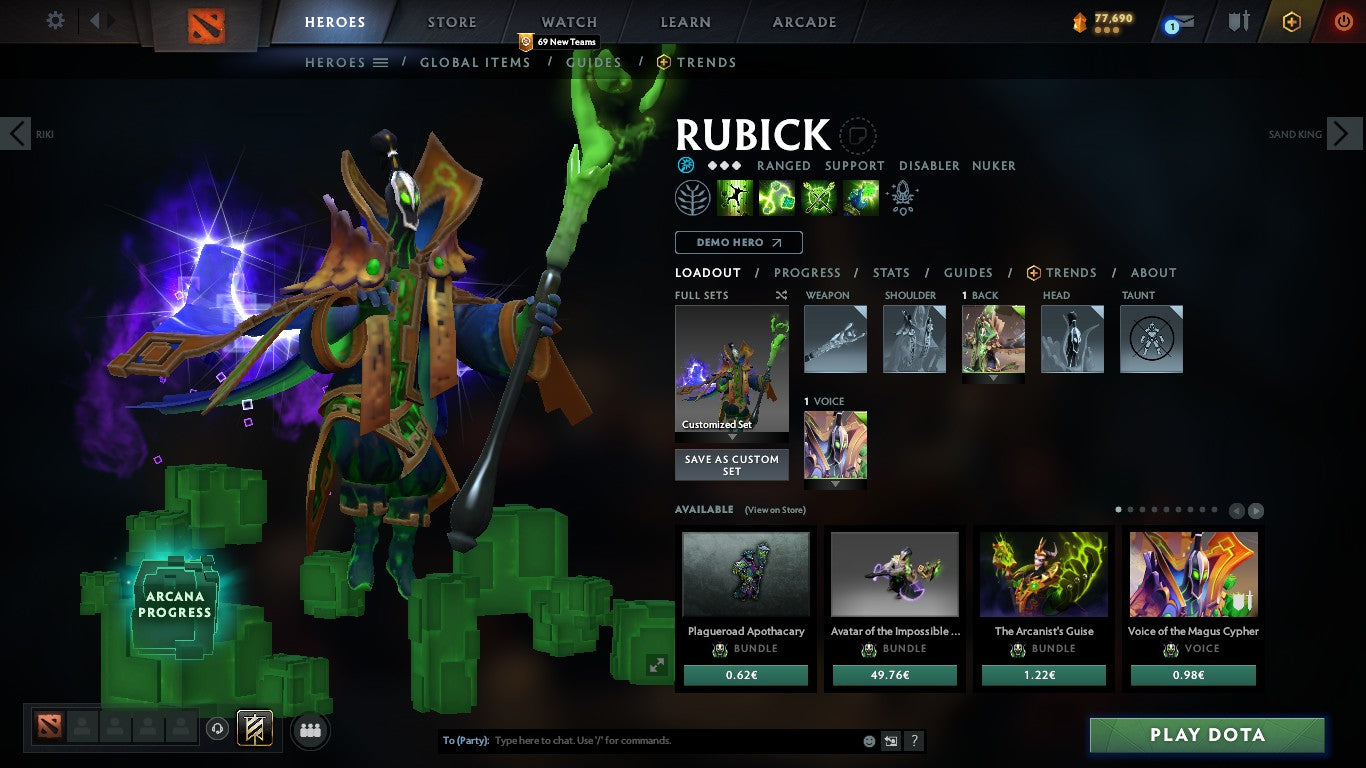
Task: Toggle the Customized Set full set slot
Action: 731,370
